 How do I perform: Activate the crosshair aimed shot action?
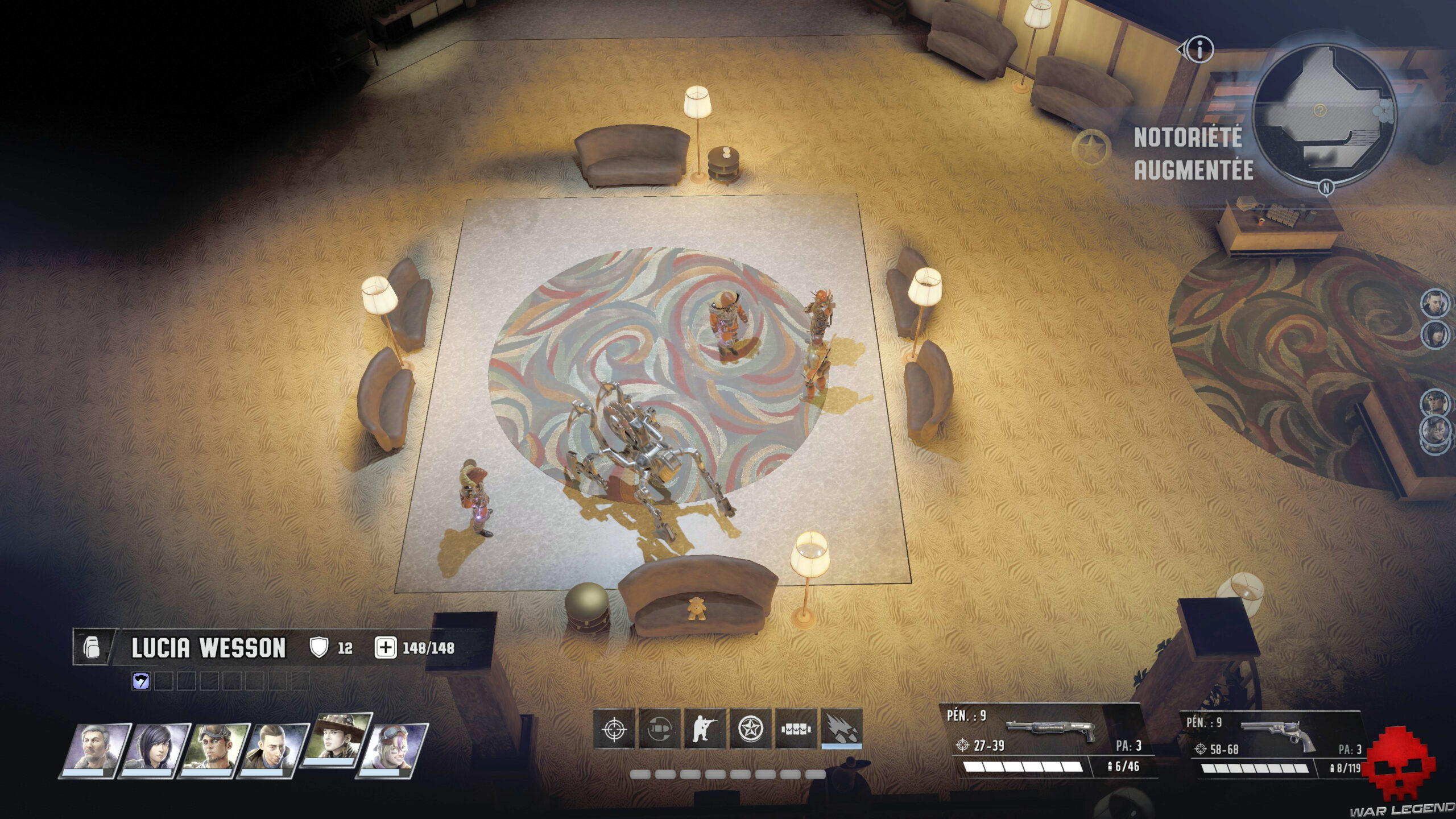614,729
